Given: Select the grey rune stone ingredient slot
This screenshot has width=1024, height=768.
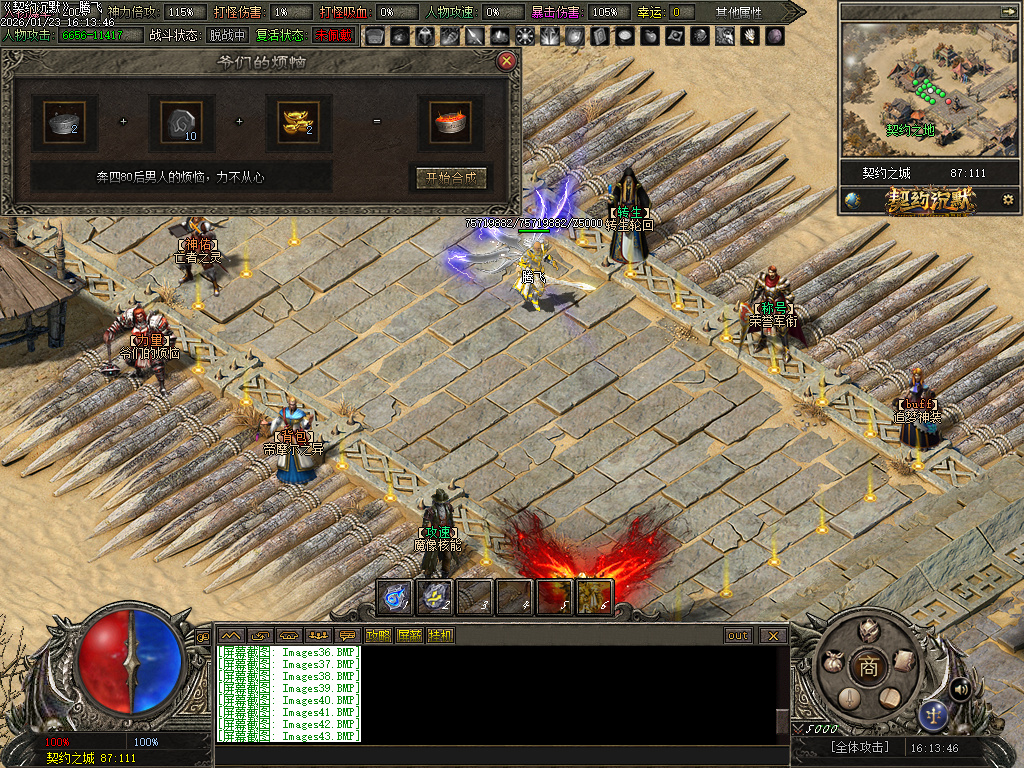Looking at the screenshot, I should coord(181,122).
